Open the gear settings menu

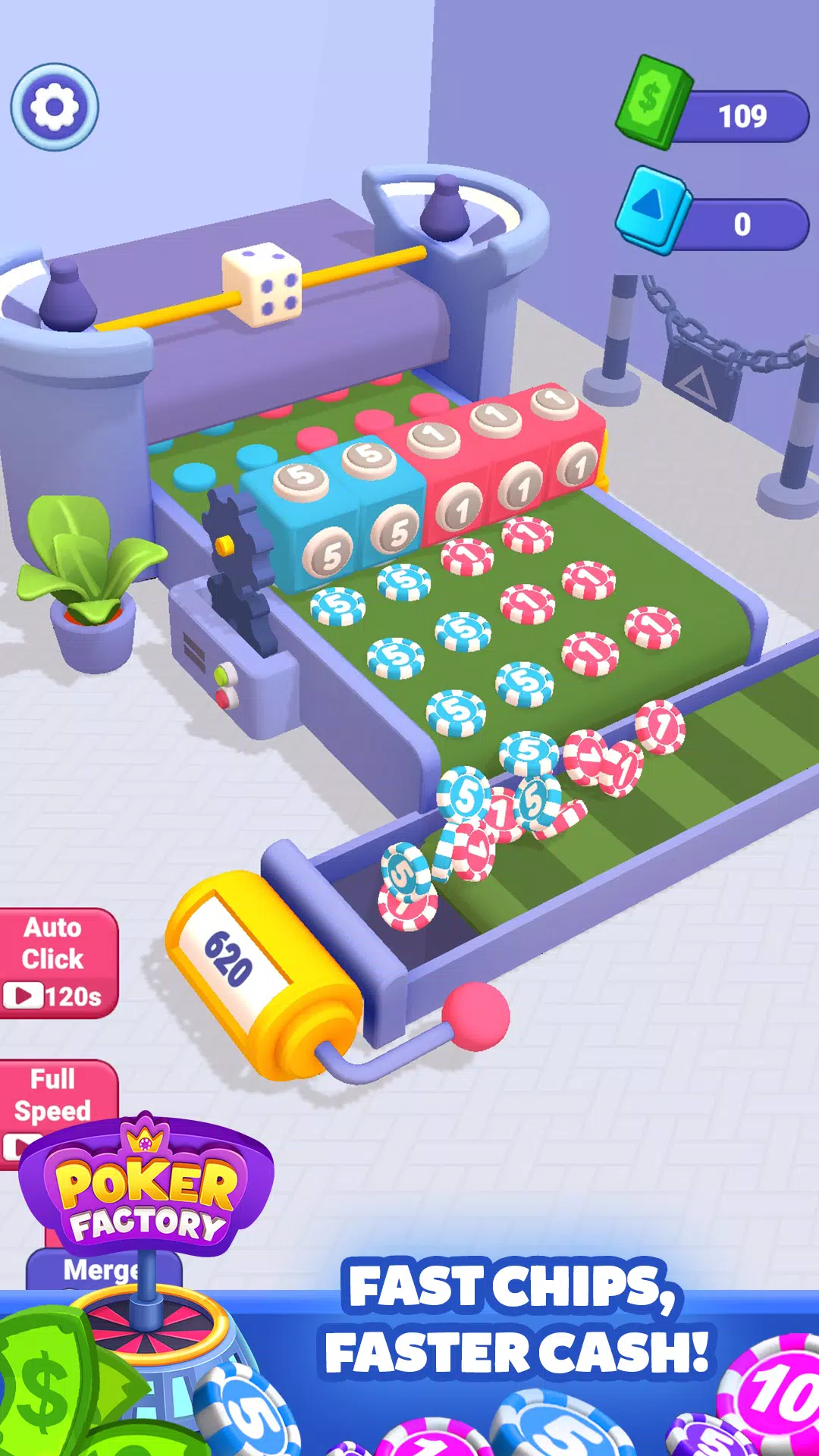(x=55, y=107)
